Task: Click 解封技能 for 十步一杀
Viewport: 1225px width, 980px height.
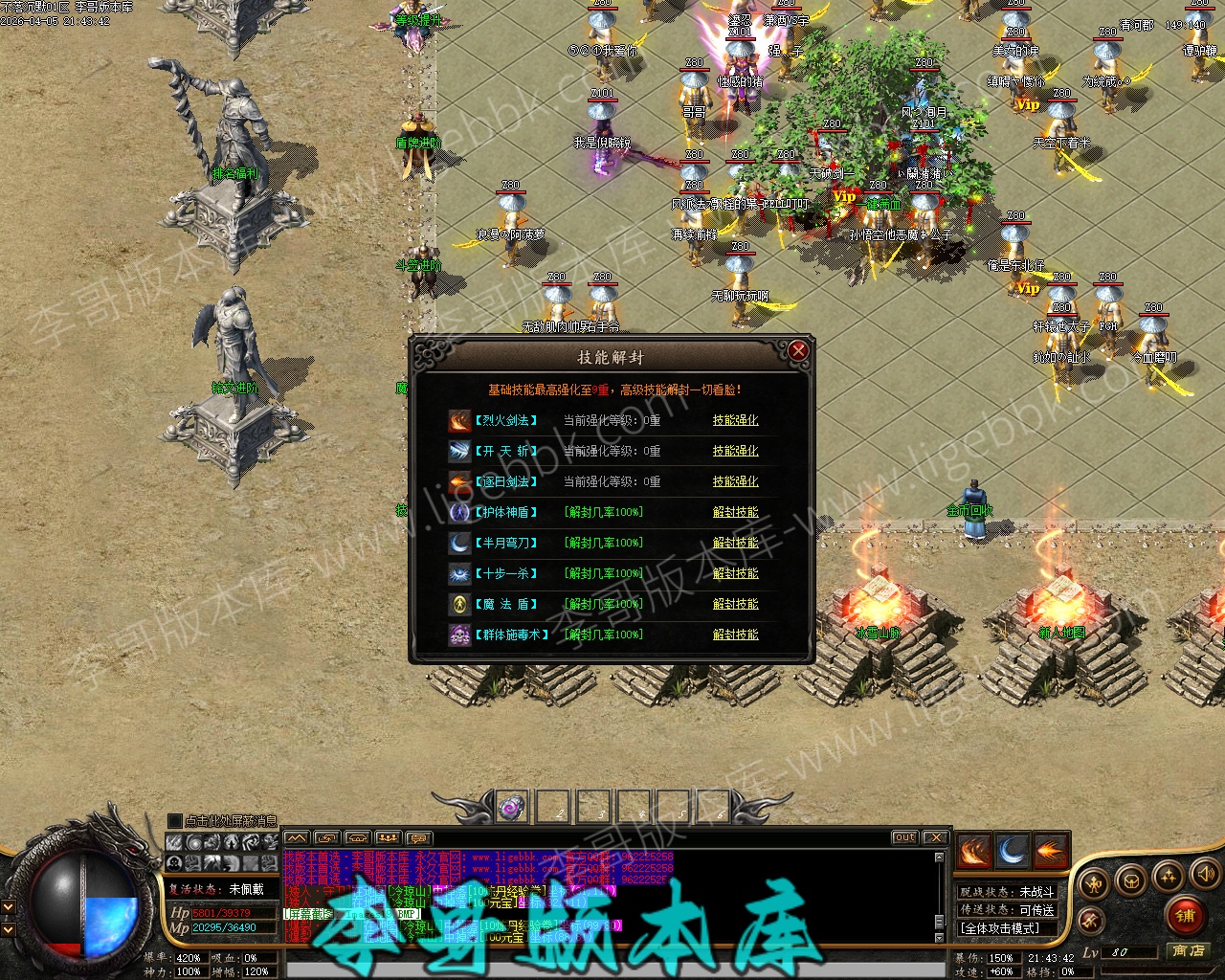Action: (735, 573)
